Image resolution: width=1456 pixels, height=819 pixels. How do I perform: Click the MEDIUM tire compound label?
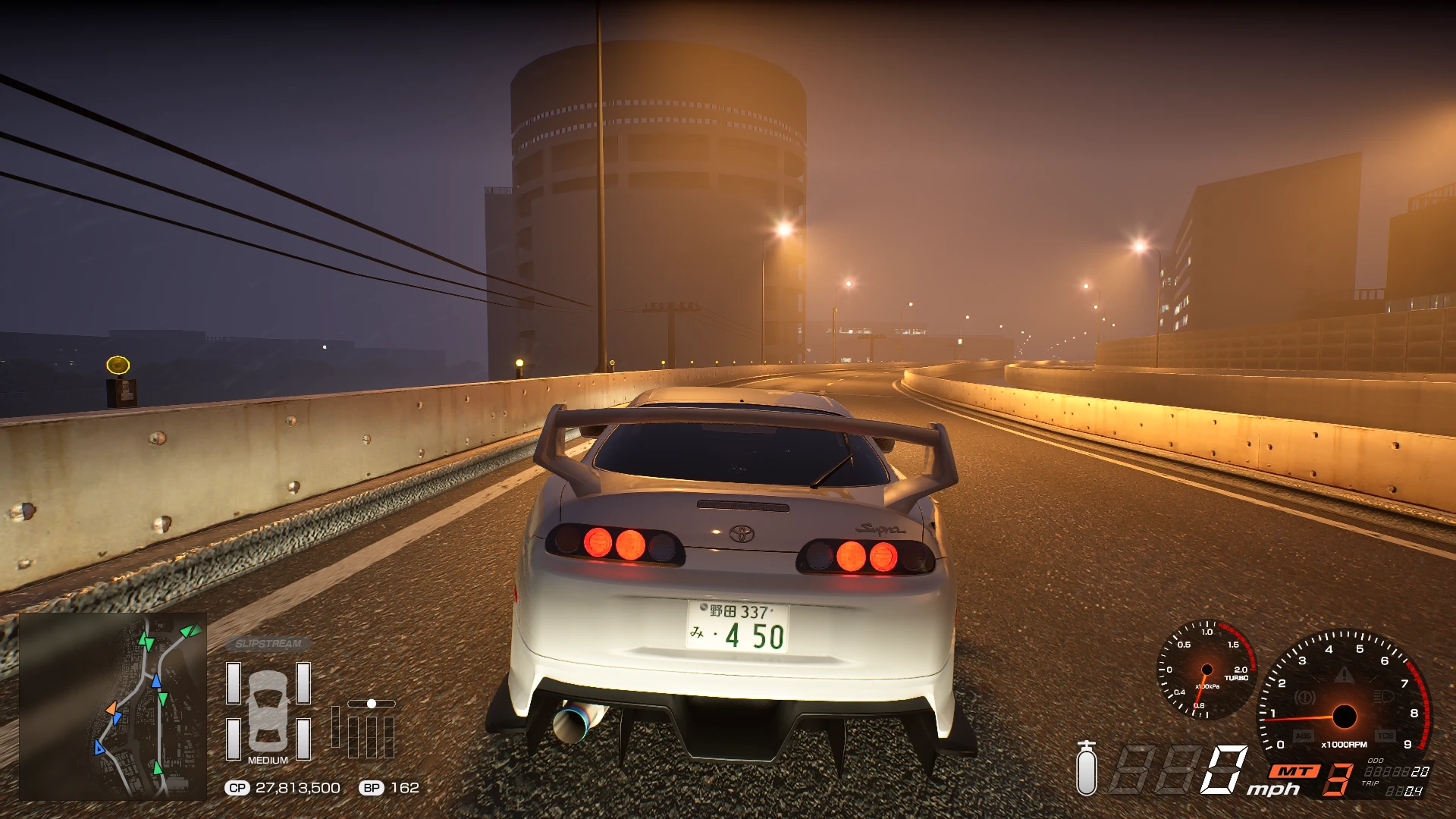(x=268, y=761)
